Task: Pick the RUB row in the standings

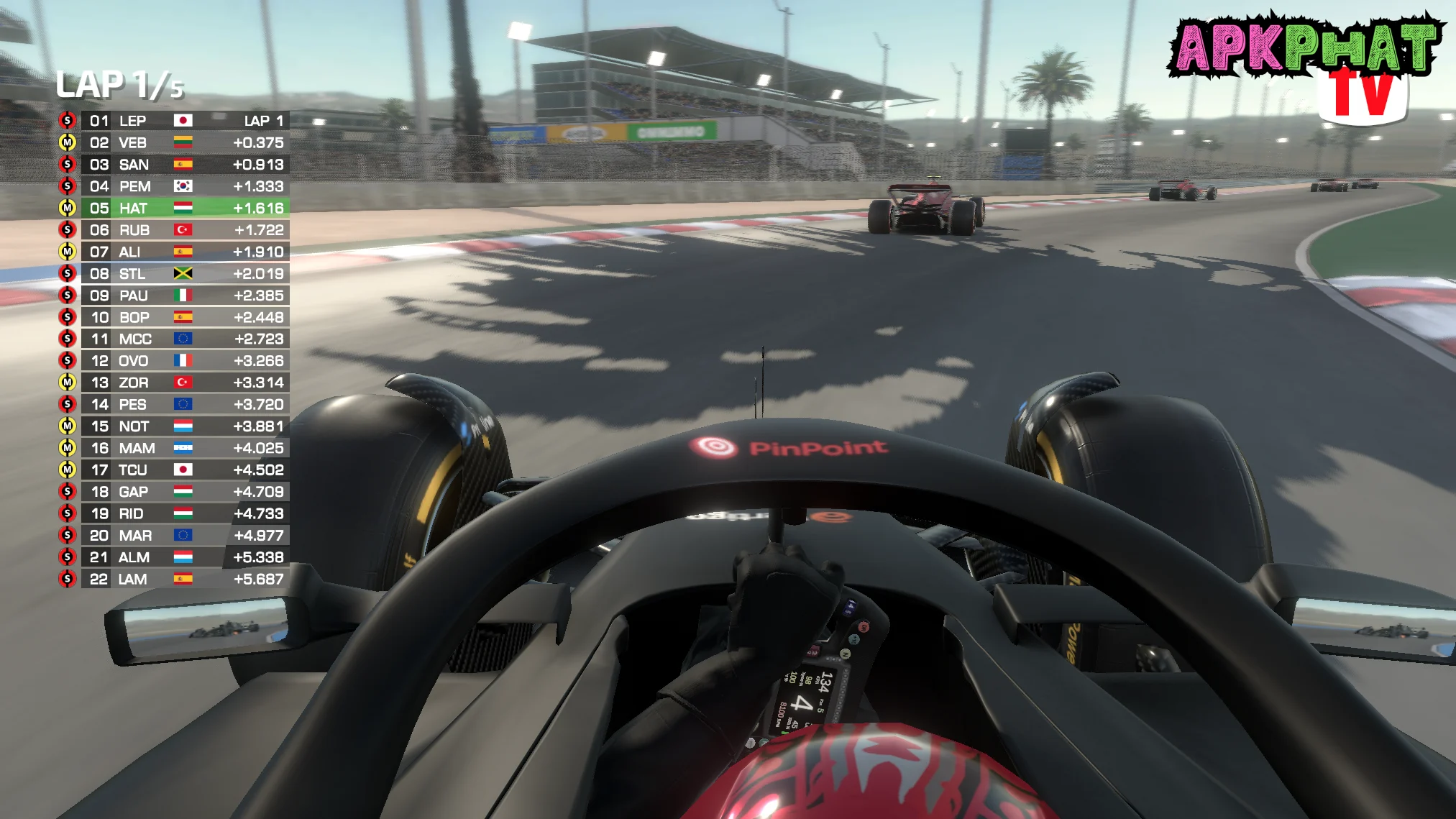Action: 173,230
